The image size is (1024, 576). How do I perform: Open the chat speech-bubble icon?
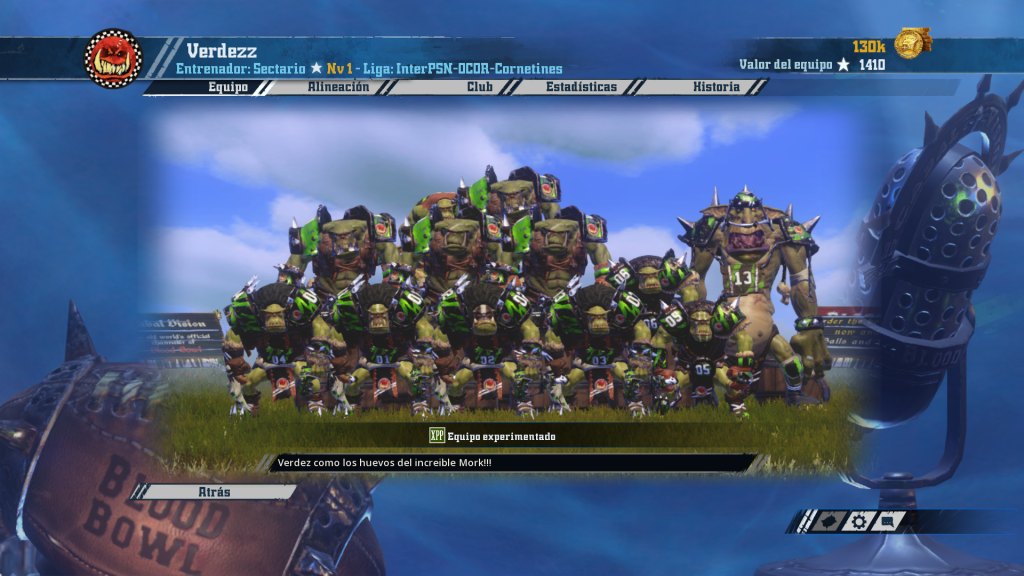click(888, 521)
